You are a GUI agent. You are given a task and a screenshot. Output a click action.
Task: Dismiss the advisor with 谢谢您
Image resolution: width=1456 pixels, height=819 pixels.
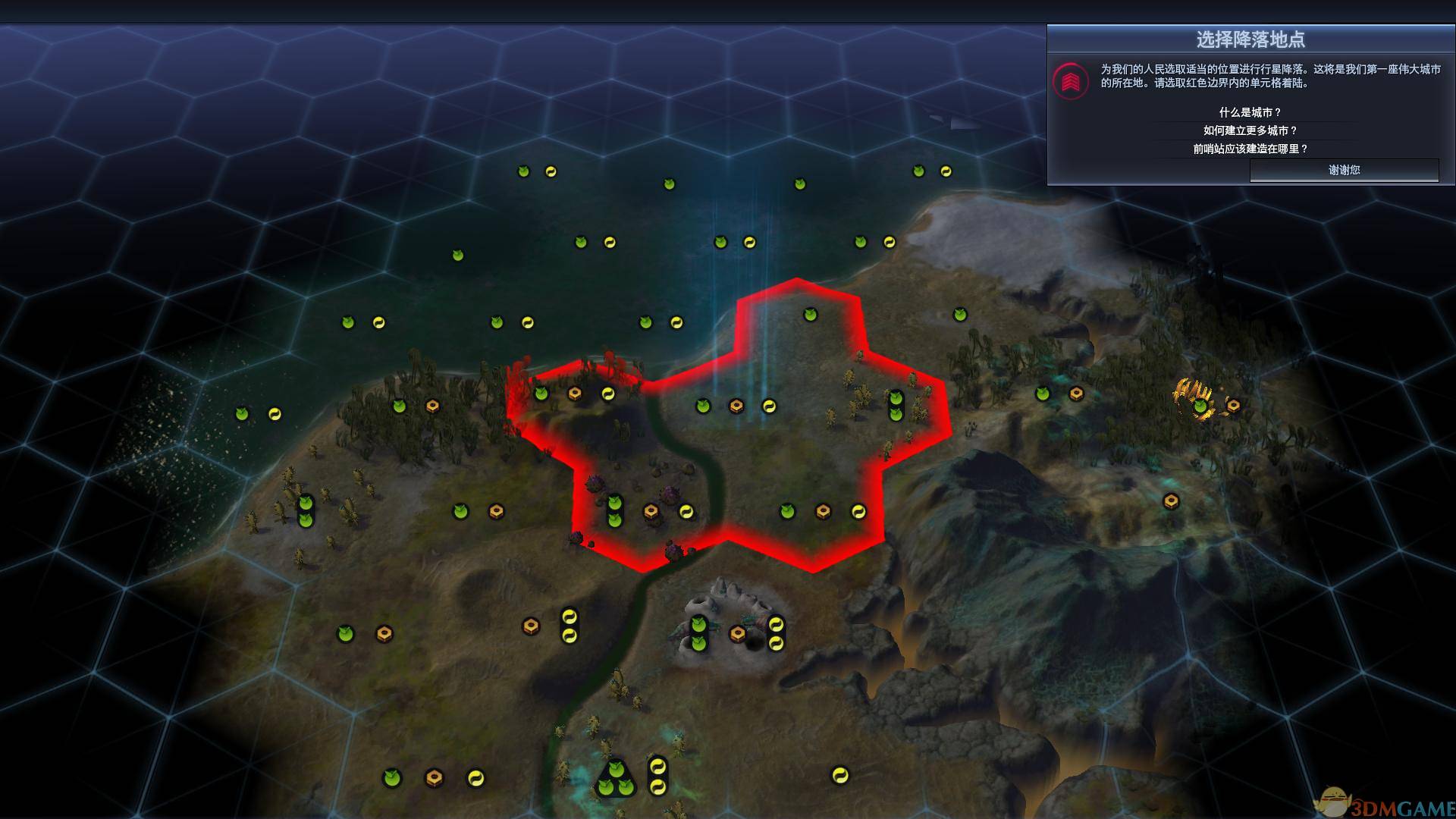tap(1344, 170)
